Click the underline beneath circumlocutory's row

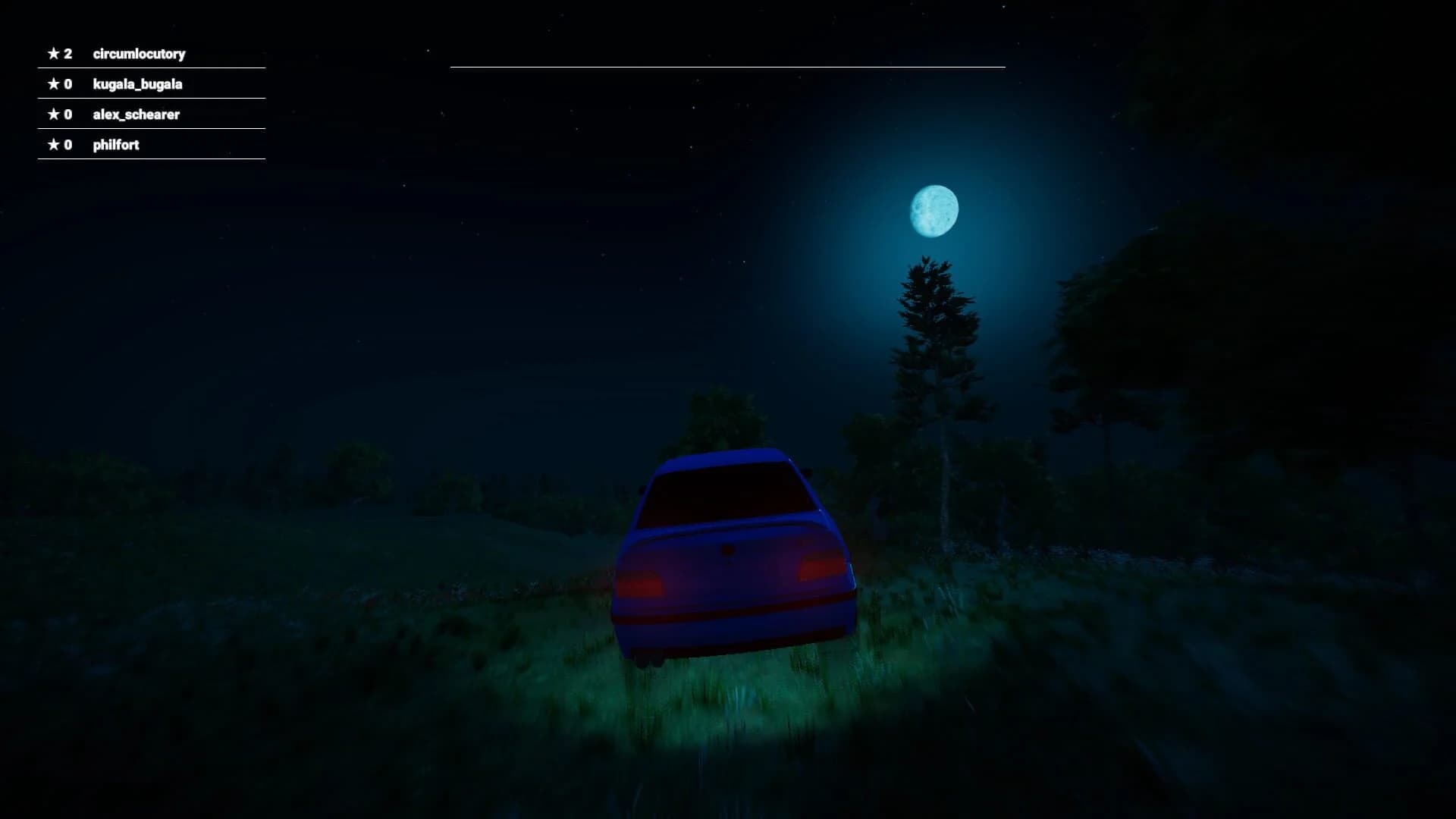150,67
